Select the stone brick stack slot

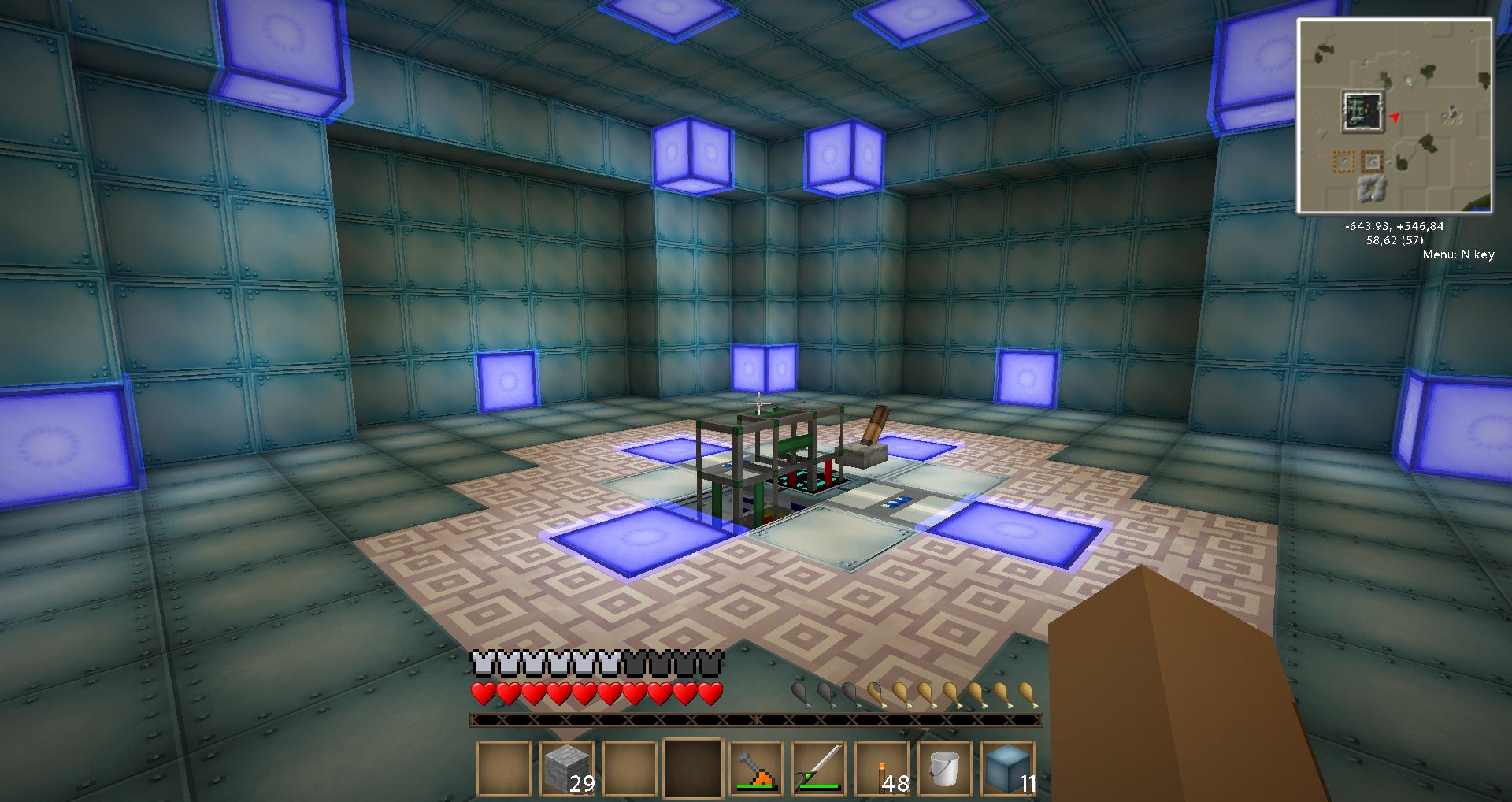pos(567,769)
